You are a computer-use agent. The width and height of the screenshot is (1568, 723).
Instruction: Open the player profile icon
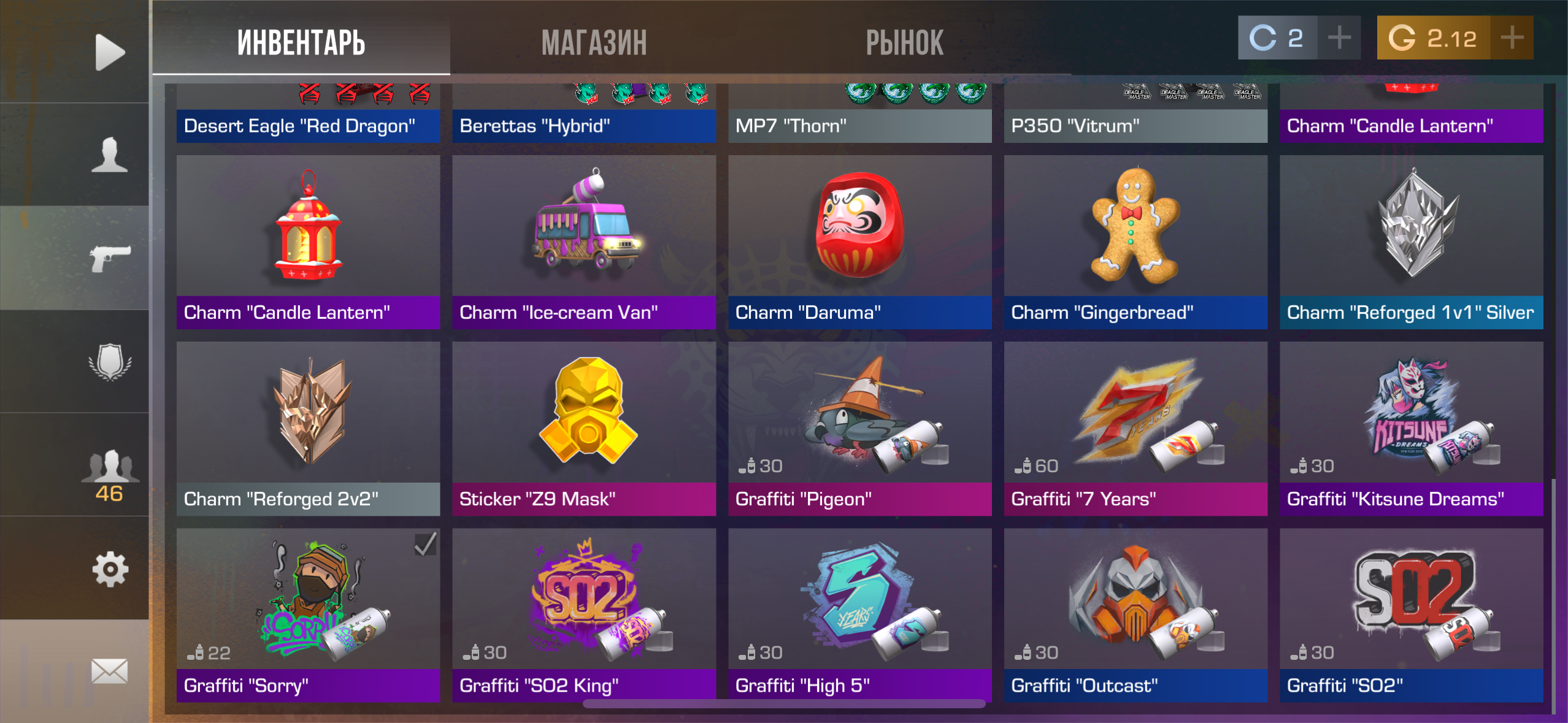110,155
